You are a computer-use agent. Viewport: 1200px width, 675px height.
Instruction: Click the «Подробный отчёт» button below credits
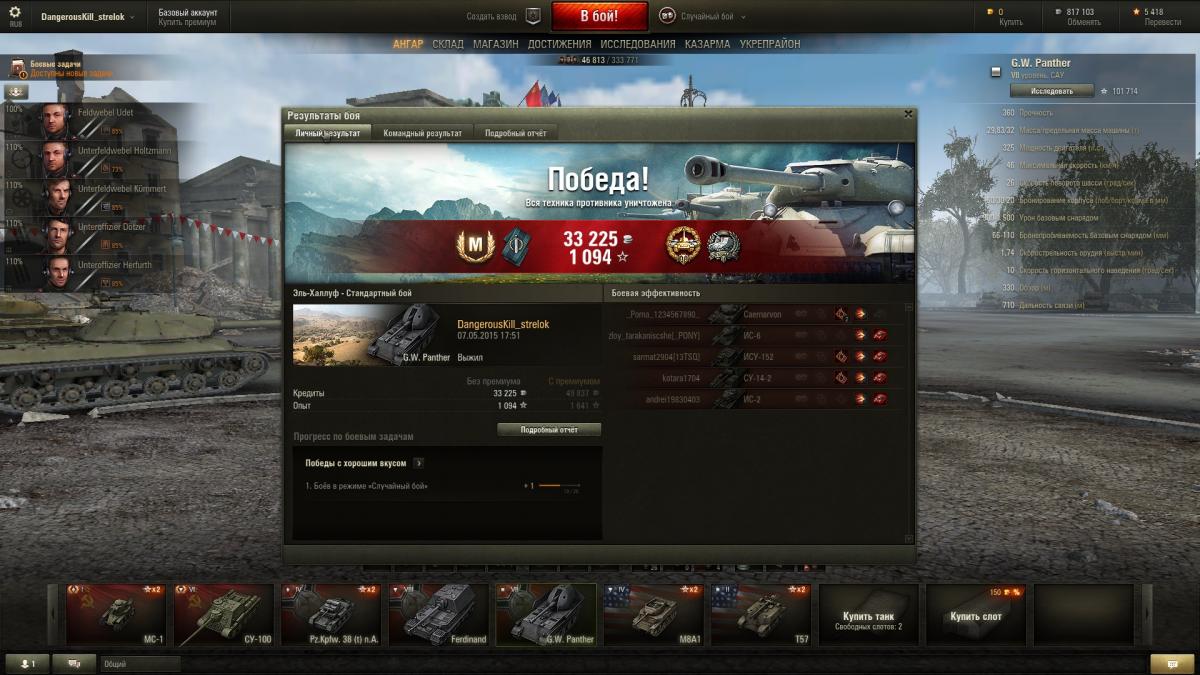tap(549, 430)
